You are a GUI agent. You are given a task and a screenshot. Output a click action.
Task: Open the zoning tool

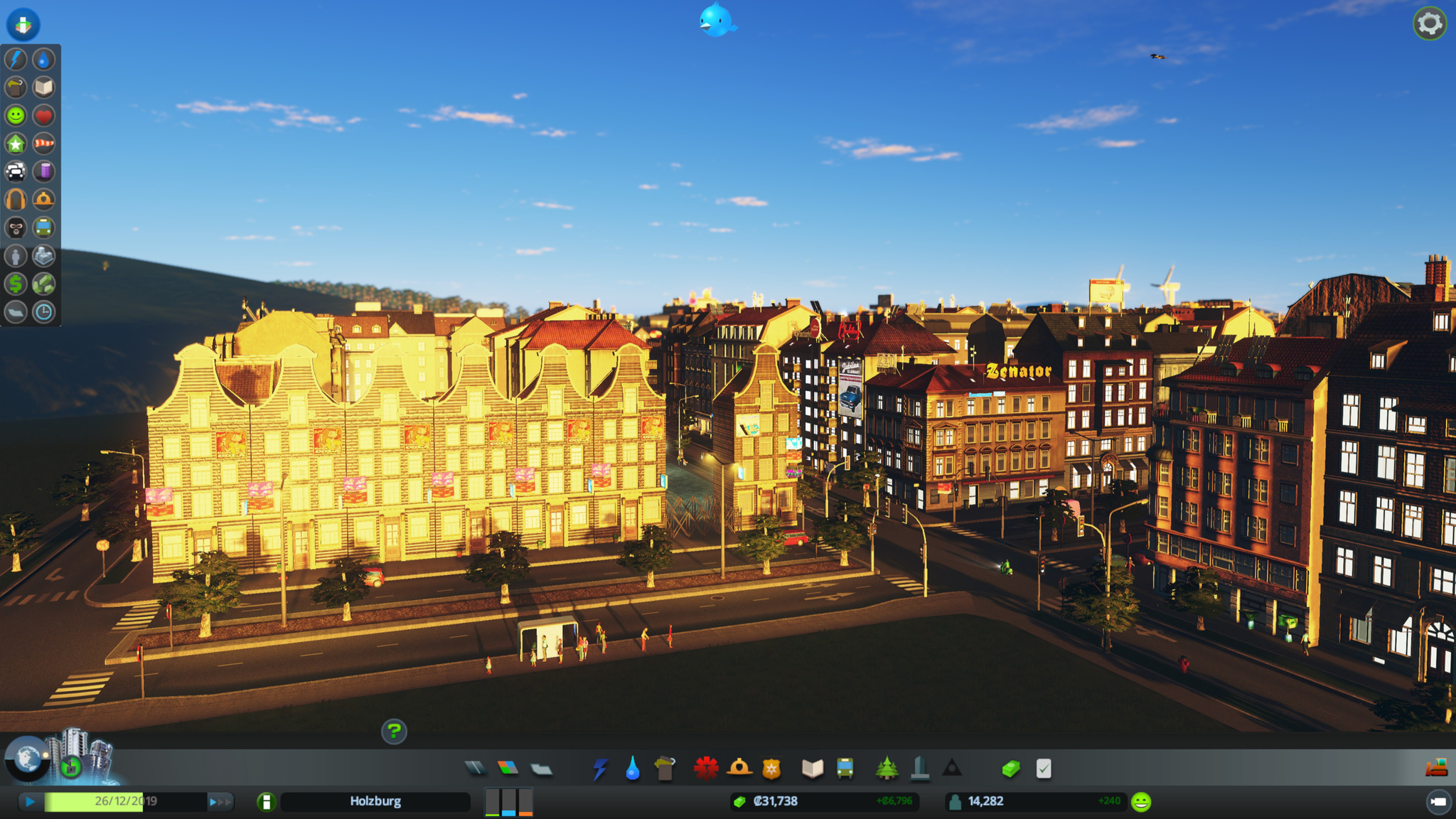(508, 769)
